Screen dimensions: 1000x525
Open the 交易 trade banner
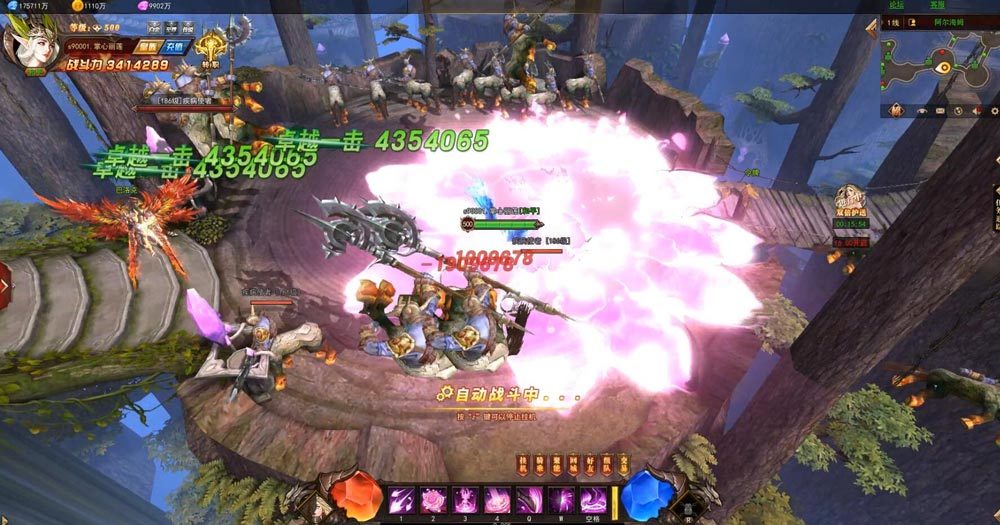(624, 463)
